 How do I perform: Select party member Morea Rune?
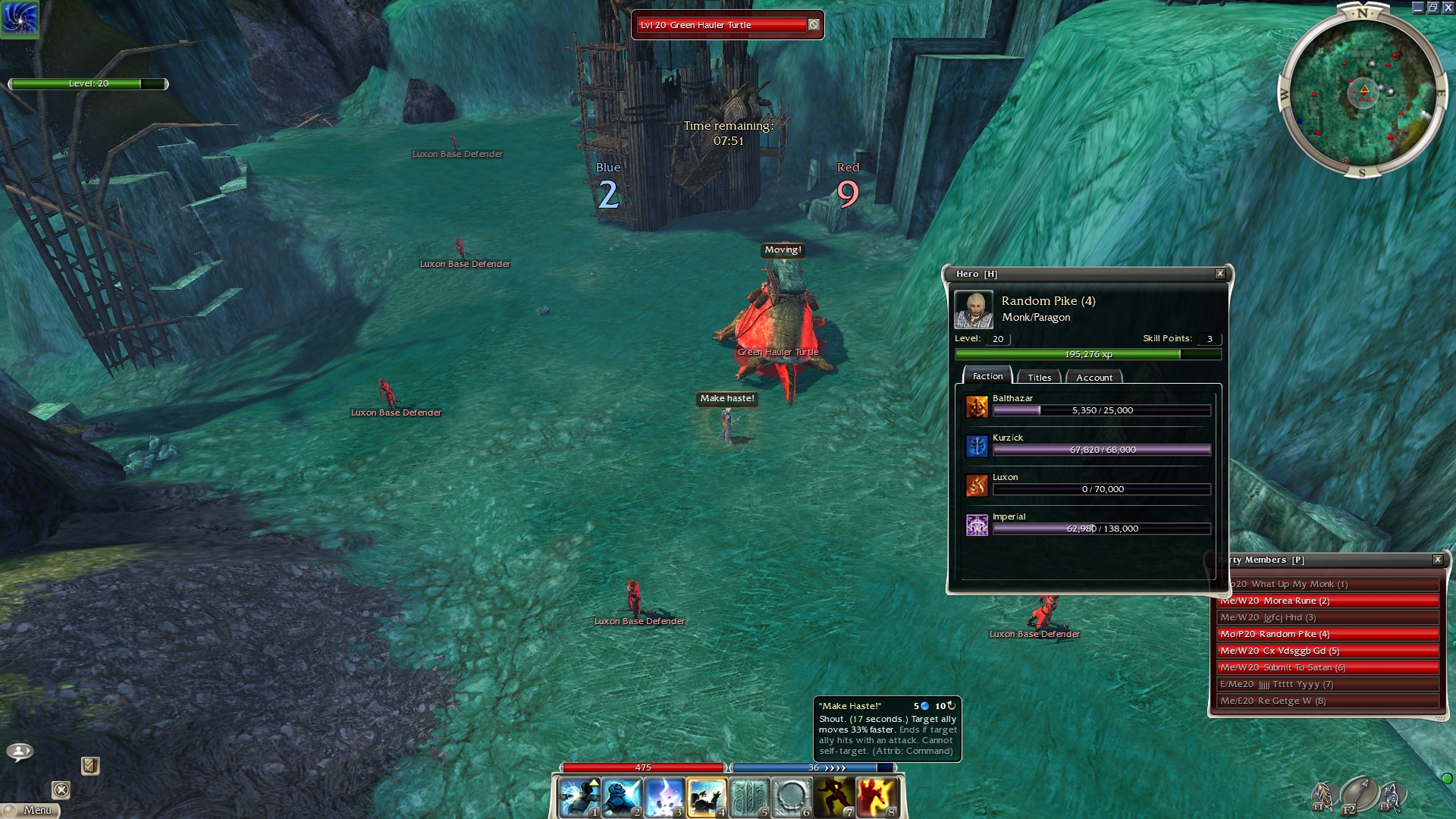click(1327, 601)
